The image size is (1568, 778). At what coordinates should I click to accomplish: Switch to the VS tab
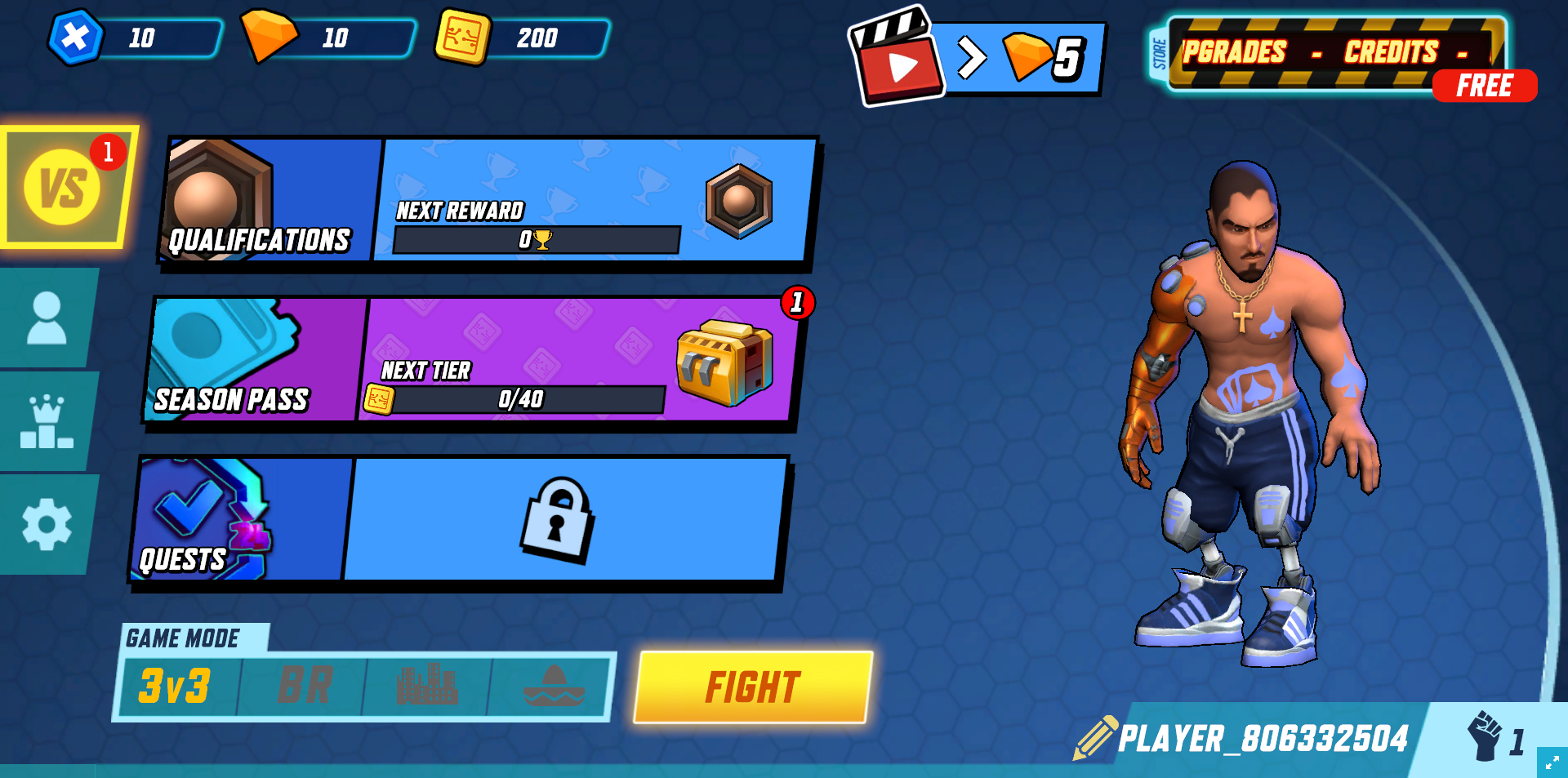pyautogui.click(x=64, y=188)
